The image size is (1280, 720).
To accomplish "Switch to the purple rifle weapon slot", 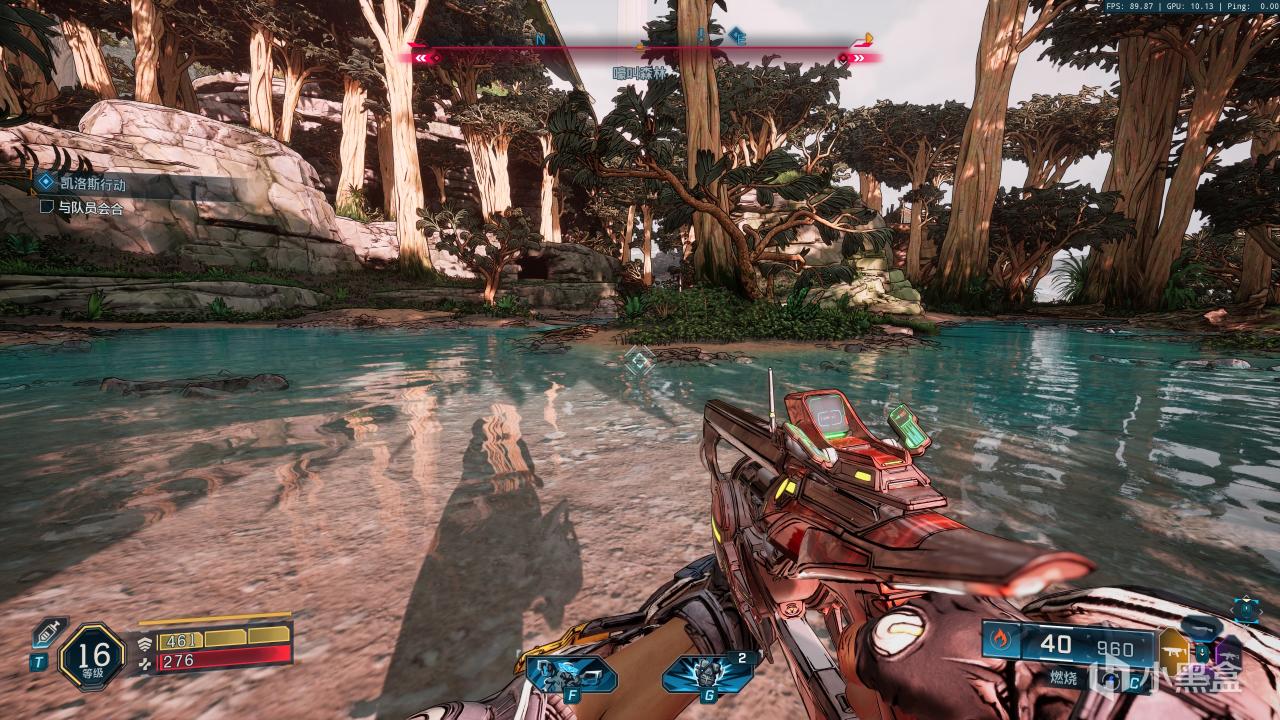I will (1227, 655).
